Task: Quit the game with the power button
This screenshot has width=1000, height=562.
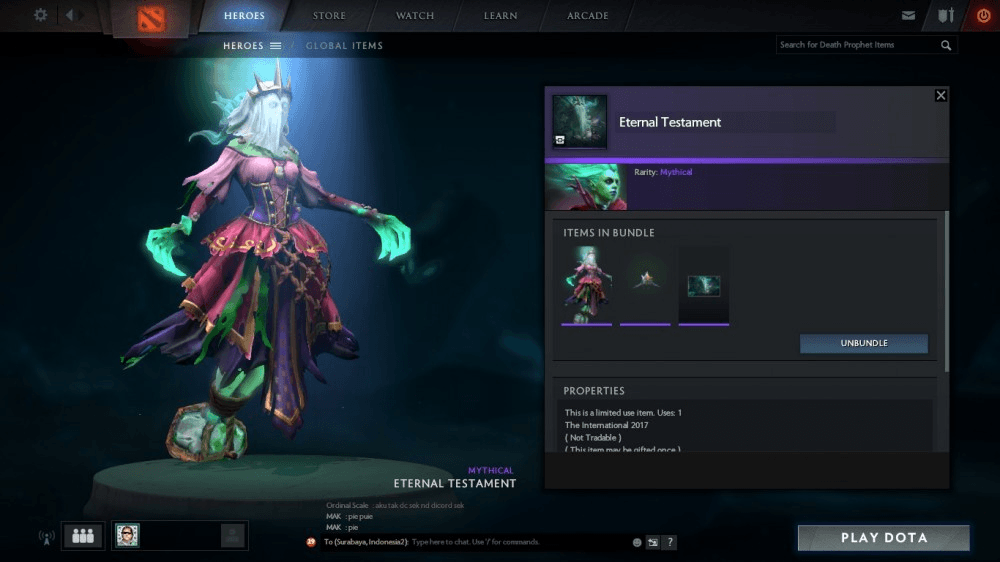Action: coord(983,16)
